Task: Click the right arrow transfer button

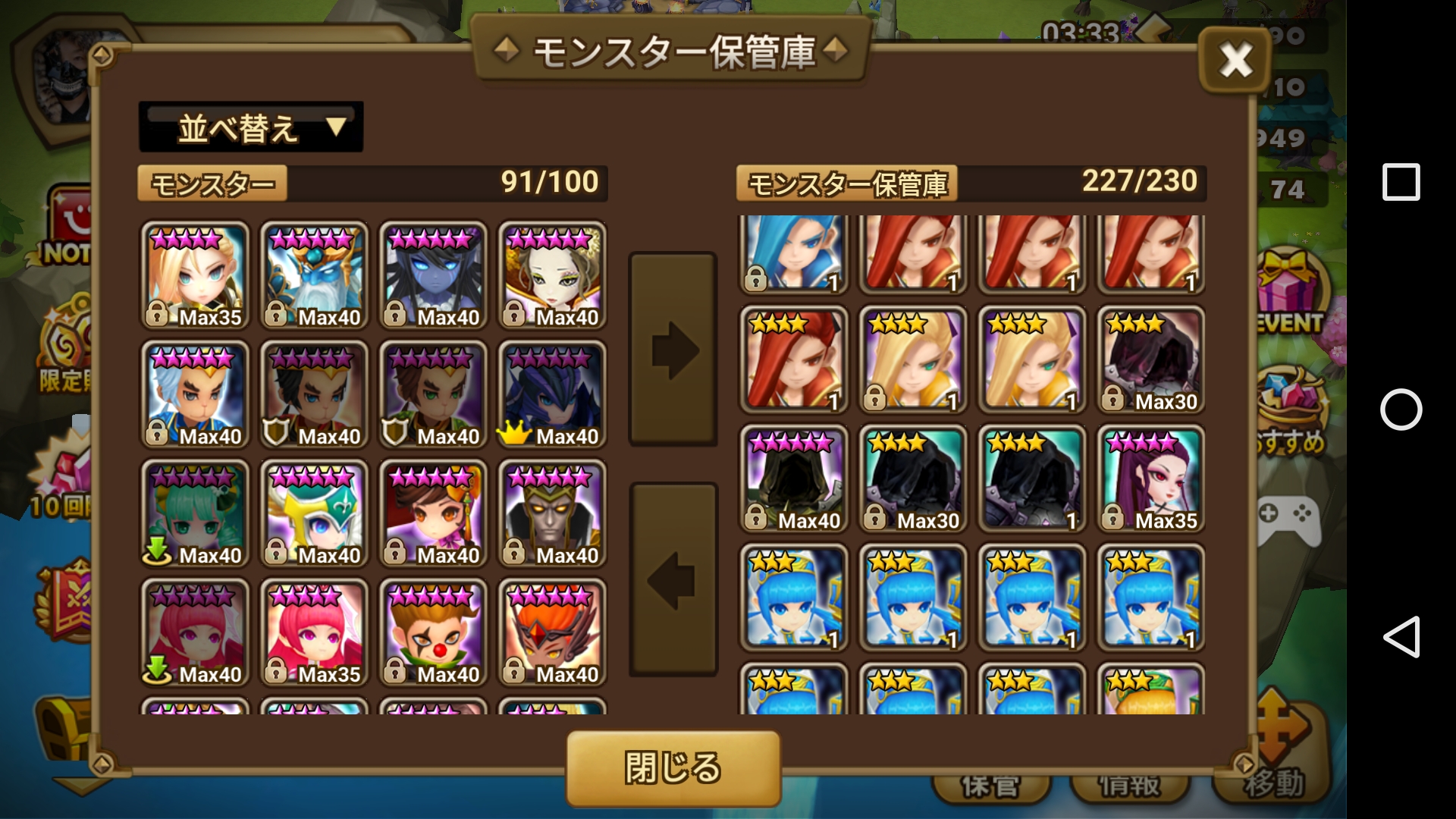Action: click(673, 350)
